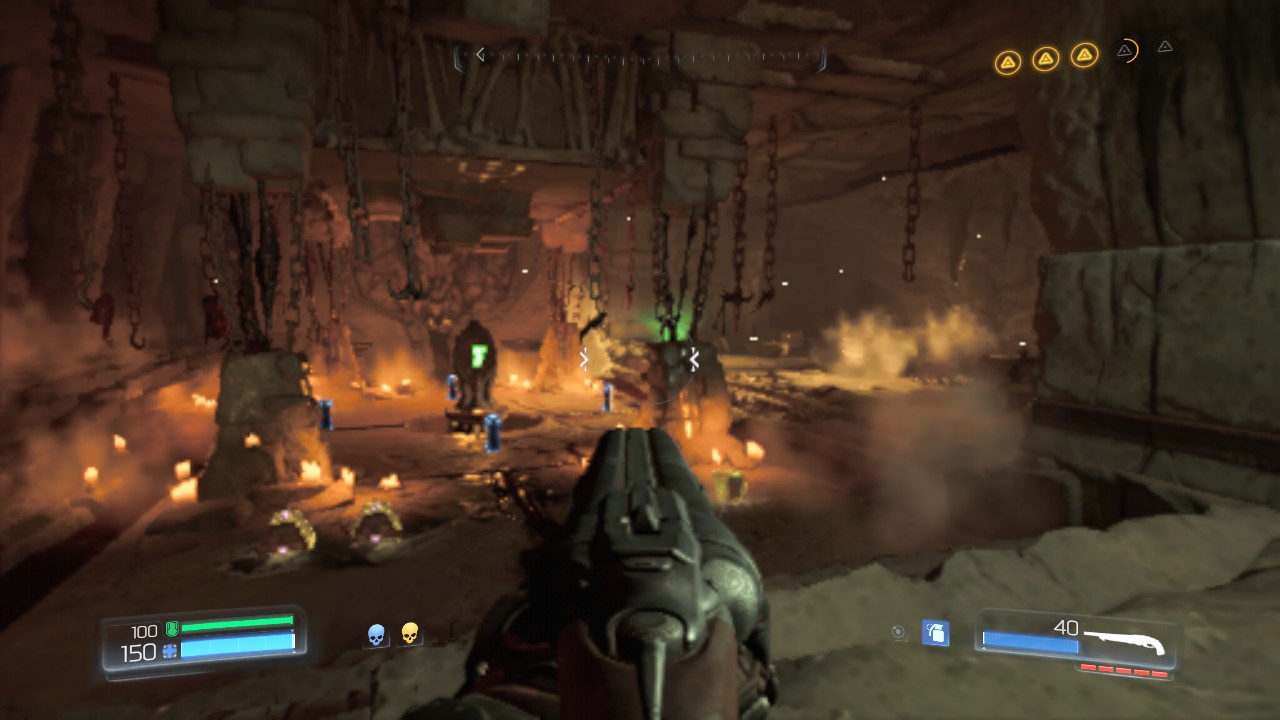Viewport: 1280px width, 720px height.
Task: Click the blue skull key icon
Action: [377, 634]
